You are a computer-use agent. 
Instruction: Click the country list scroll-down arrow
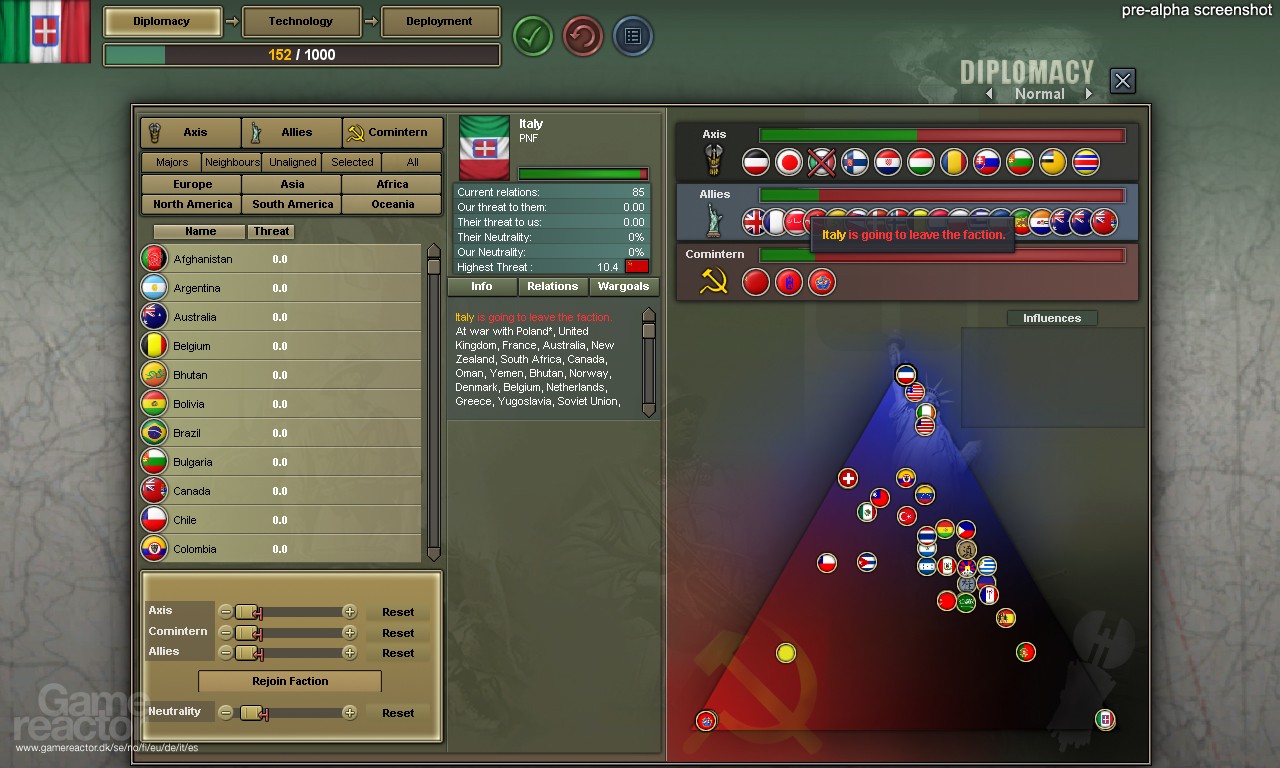(x=433, y=553)
